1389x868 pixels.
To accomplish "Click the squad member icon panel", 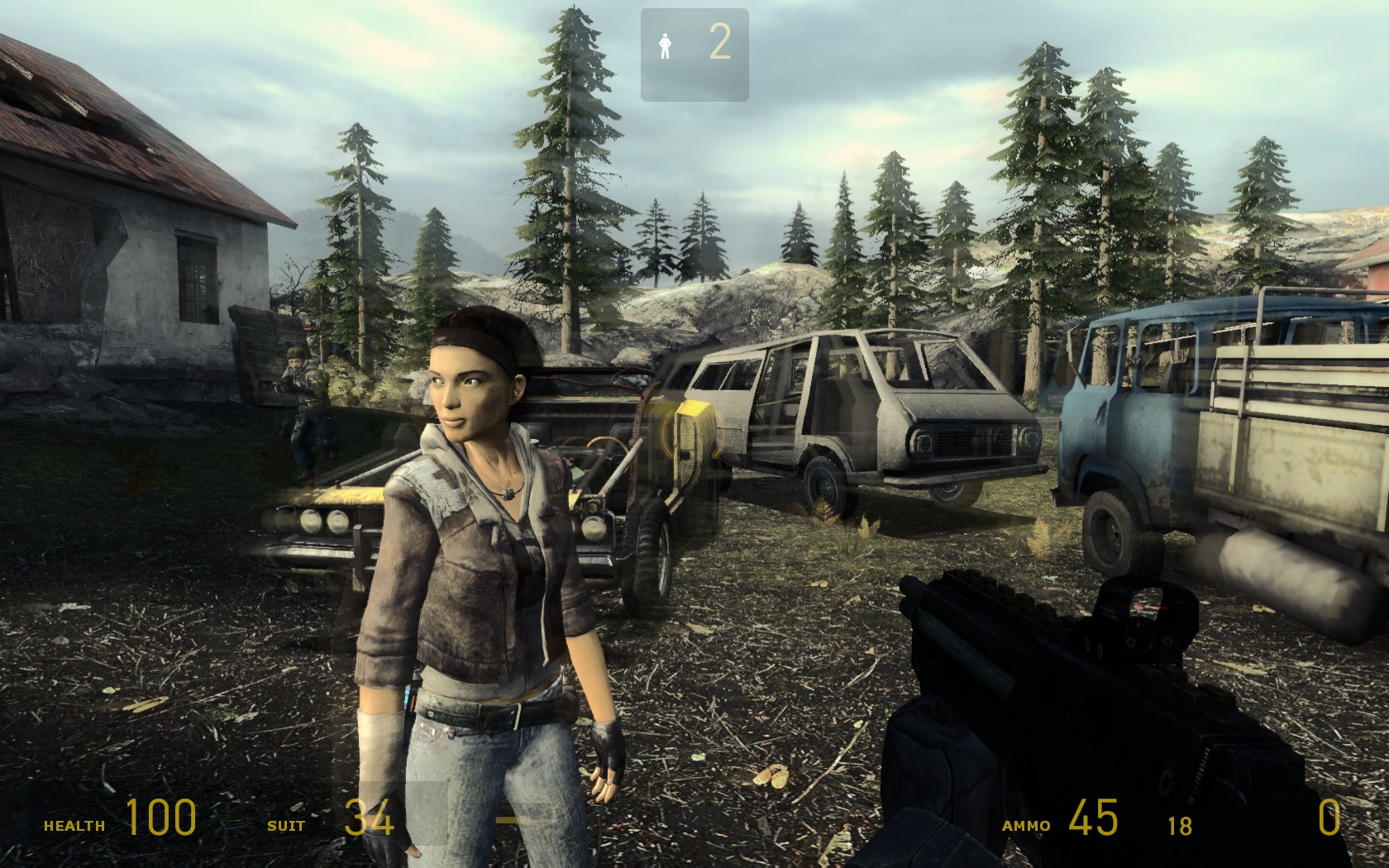I will click(694, 55).
